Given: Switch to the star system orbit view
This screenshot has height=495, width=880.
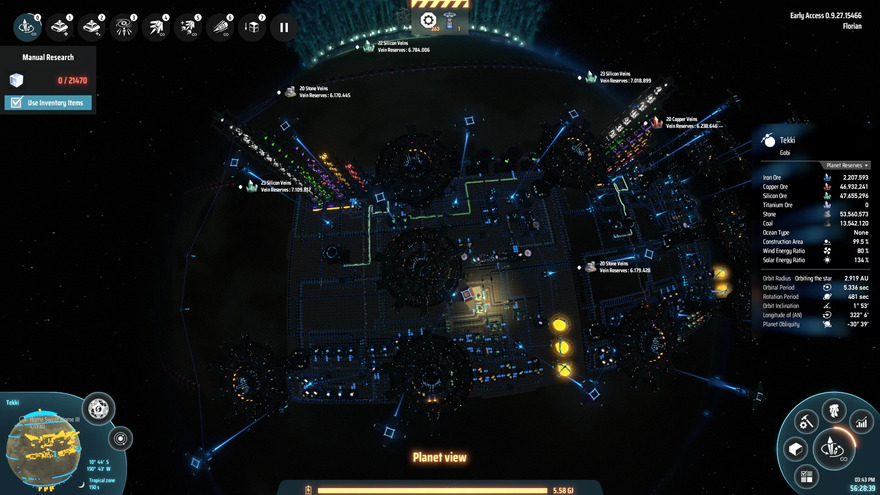Looking at the screenshot, I should click(x=121, y=438).
